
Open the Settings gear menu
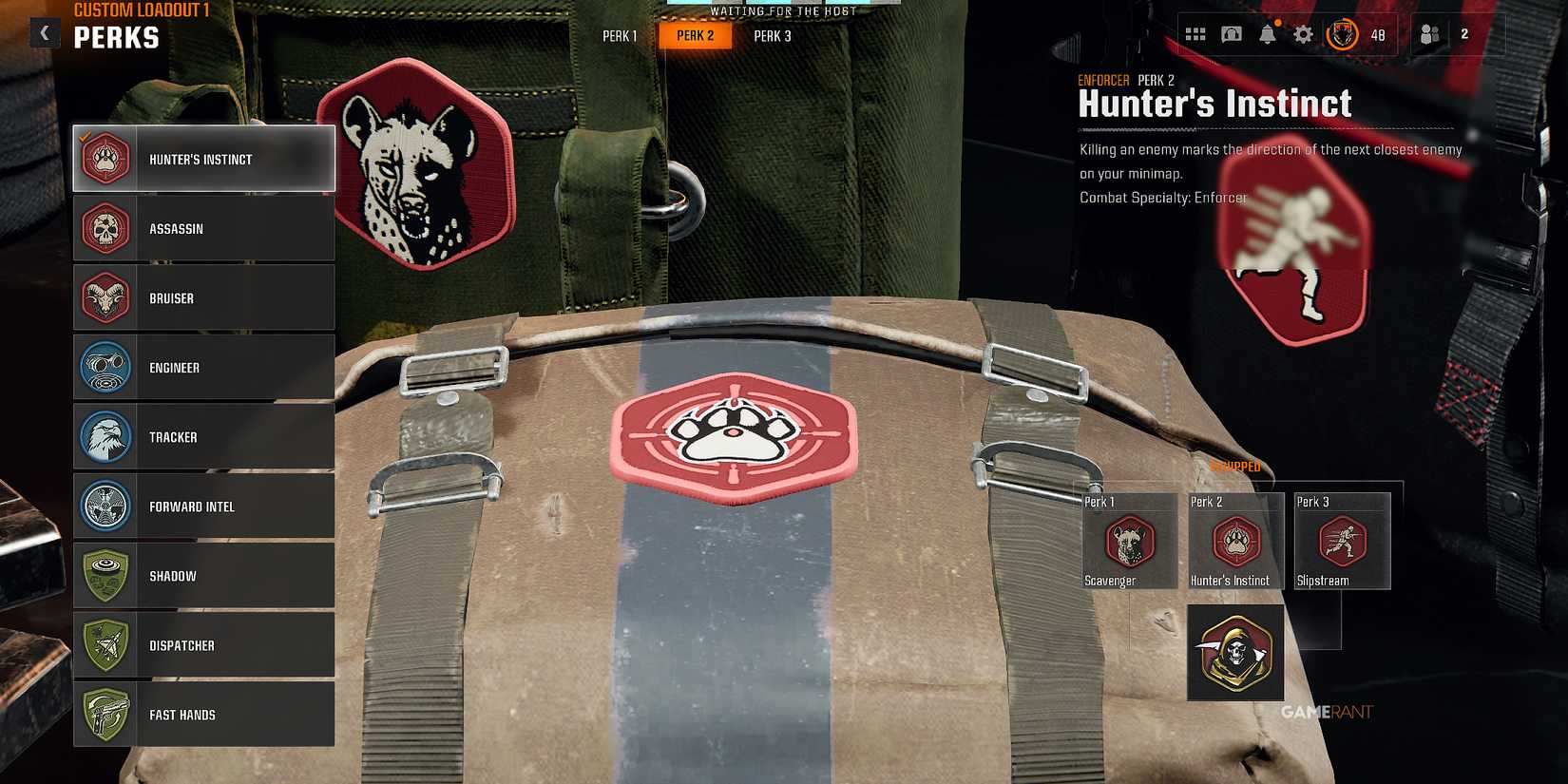point(1304,33)
